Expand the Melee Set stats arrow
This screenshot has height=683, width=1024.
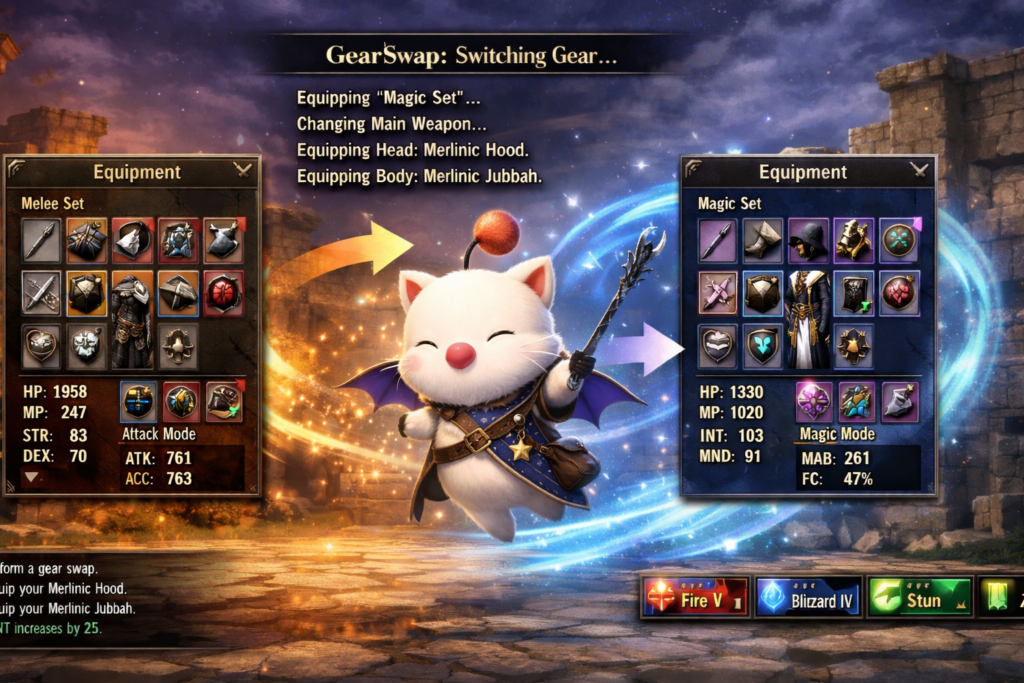(31, 477)
